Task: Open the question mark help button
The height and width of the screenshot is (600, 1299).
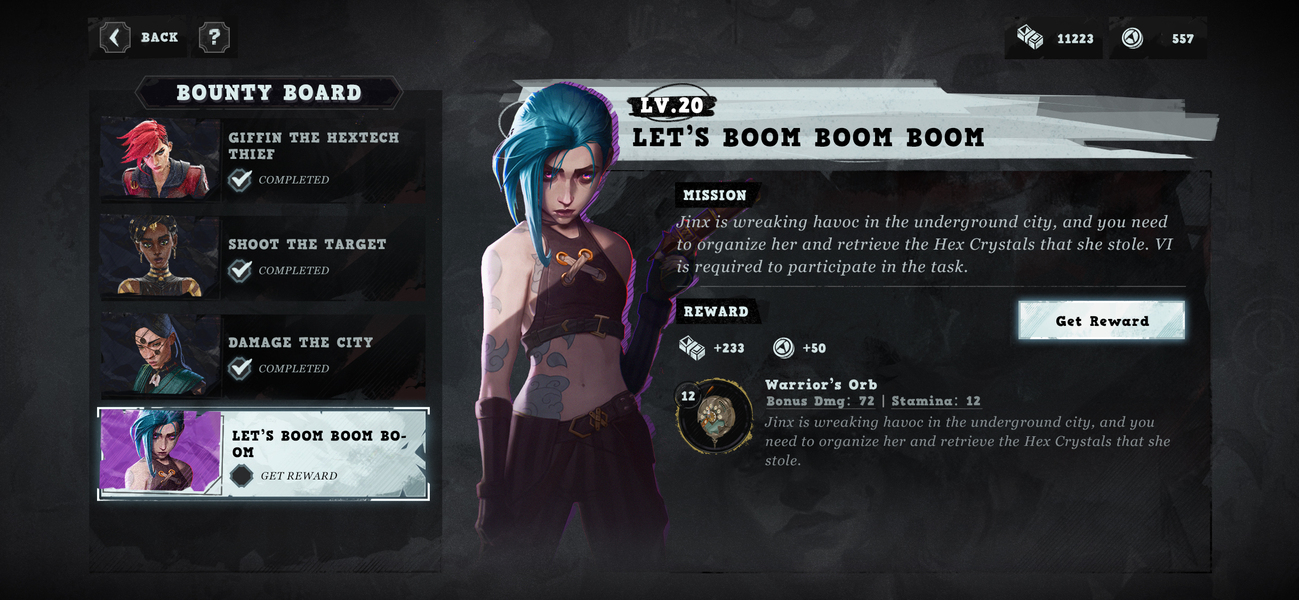Action: point(214,38)
